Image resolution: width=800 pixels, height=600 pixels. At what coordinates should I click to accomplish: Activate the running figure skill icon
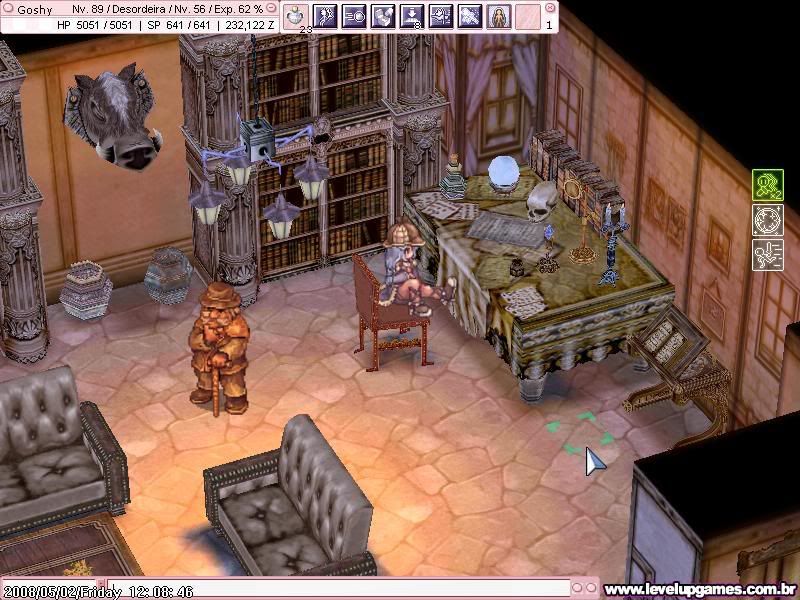(324, 16)
